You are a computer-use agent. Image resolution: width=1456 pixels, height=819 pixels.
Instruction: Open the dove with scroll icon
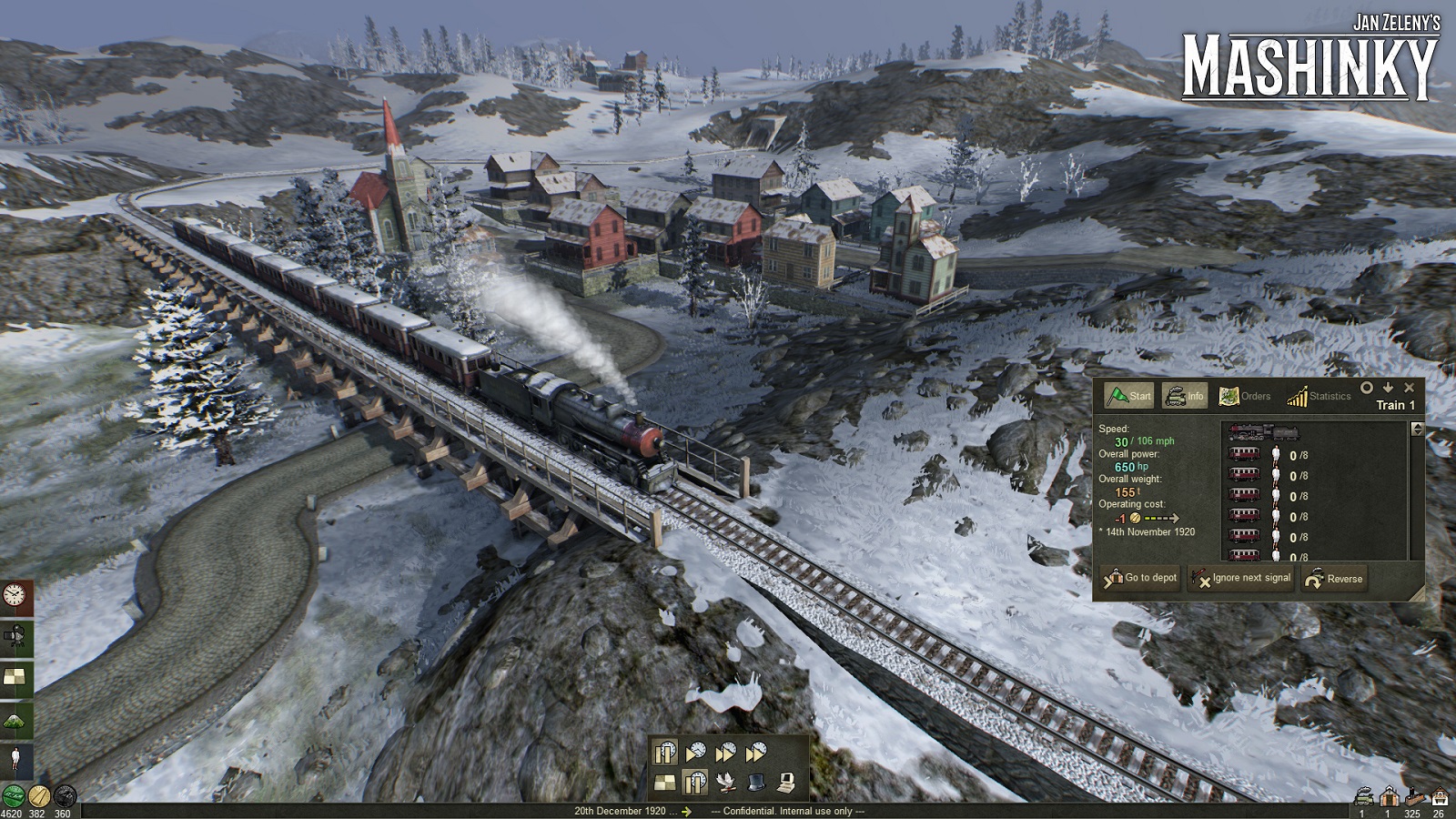[725, 782]
